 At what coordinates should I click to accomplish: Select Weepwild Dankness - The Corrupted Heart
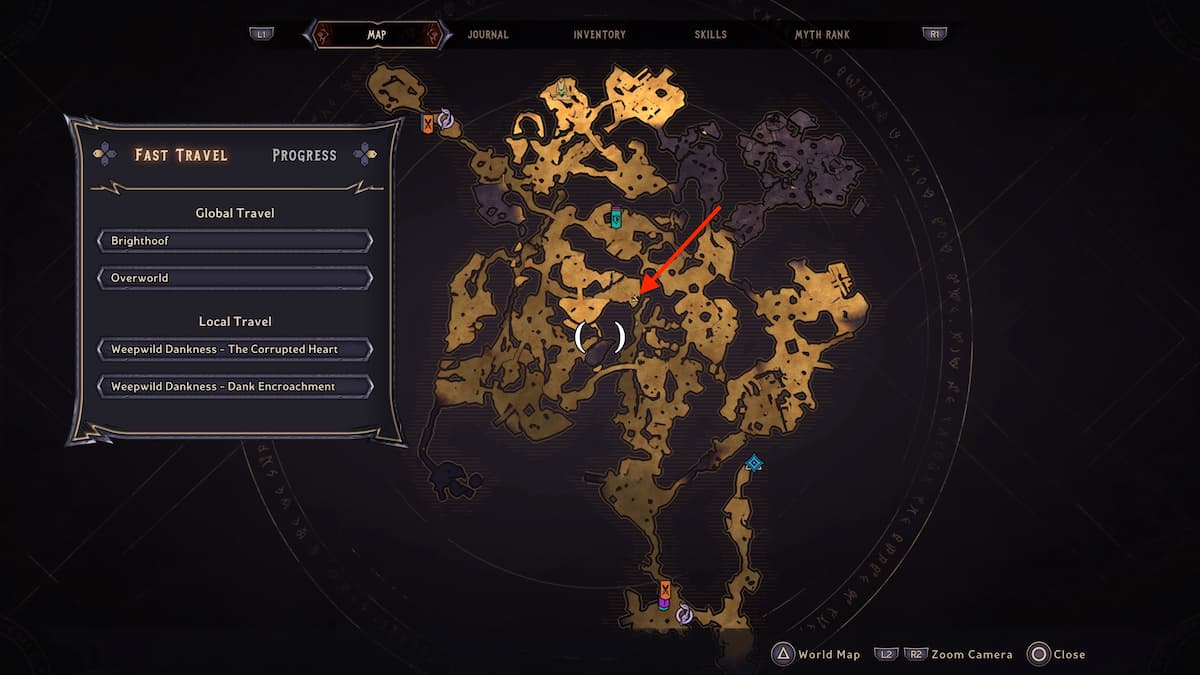[235, 349]
